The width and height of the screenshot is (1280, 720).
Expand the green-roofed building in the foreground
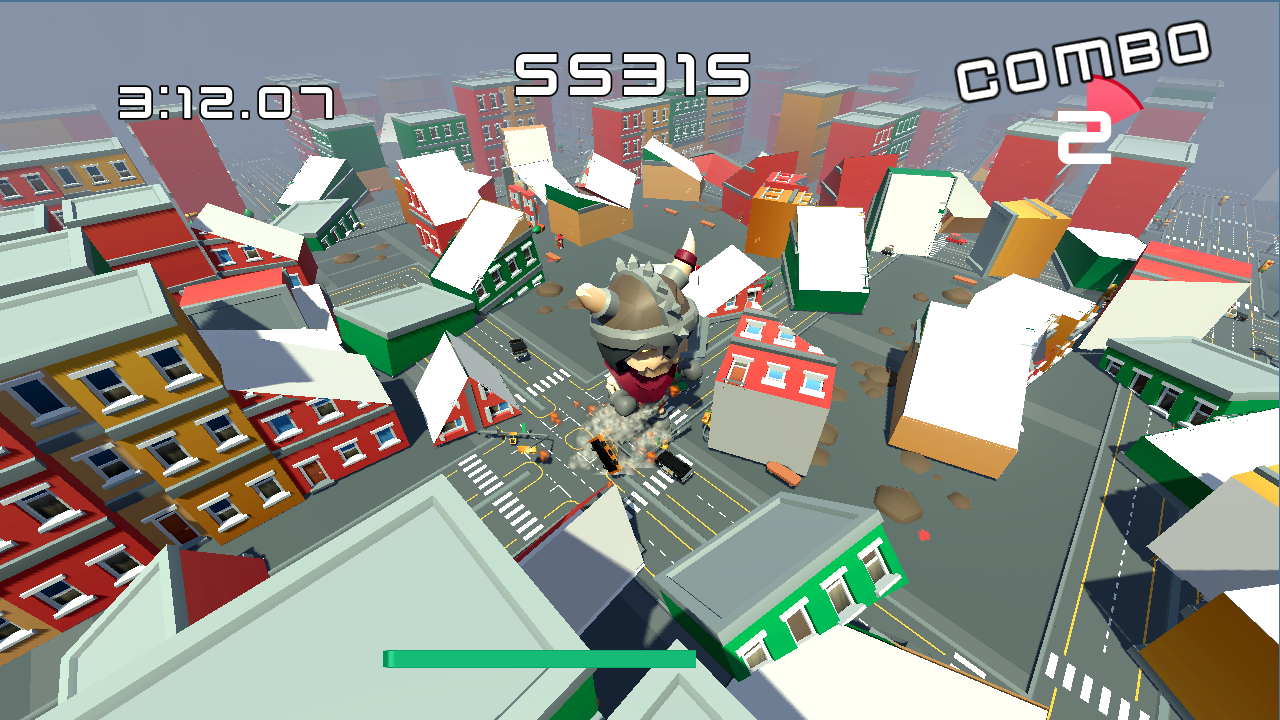(x=820, y=590)
